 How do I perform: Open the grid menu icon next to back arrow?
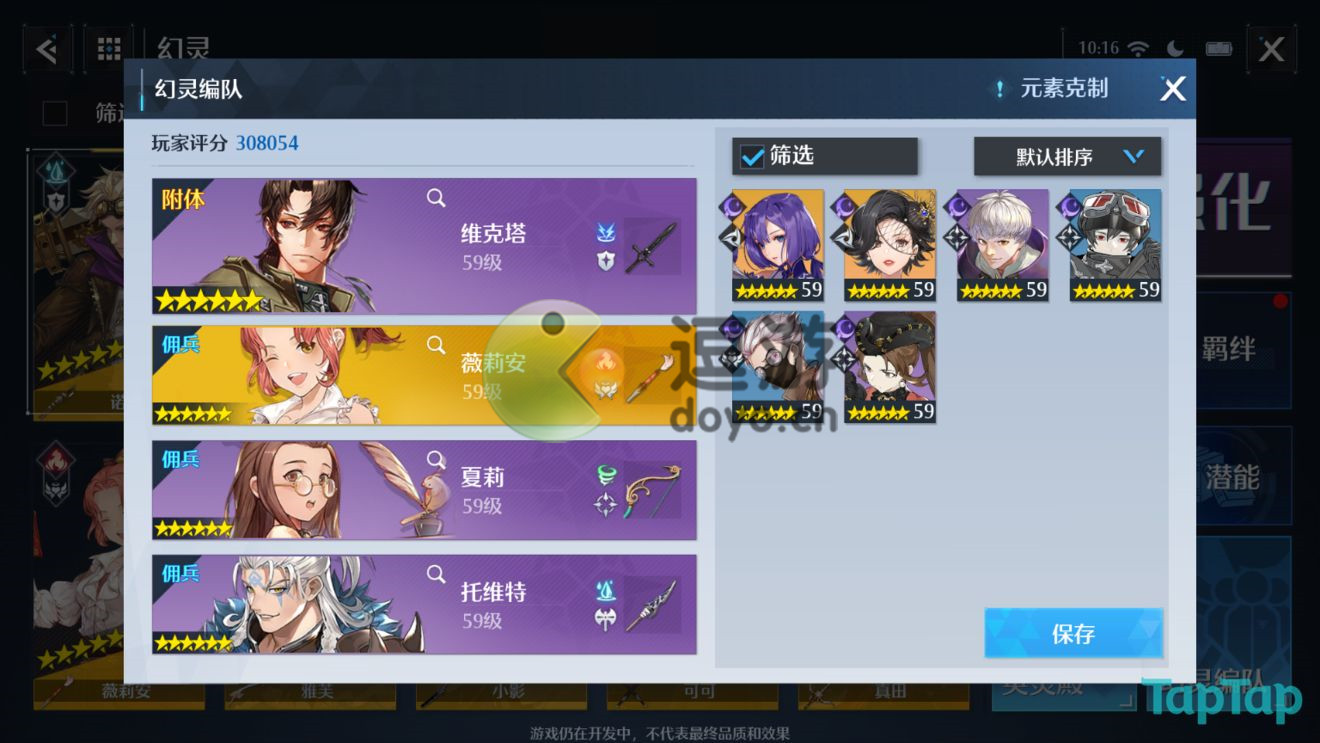point(108,48)
